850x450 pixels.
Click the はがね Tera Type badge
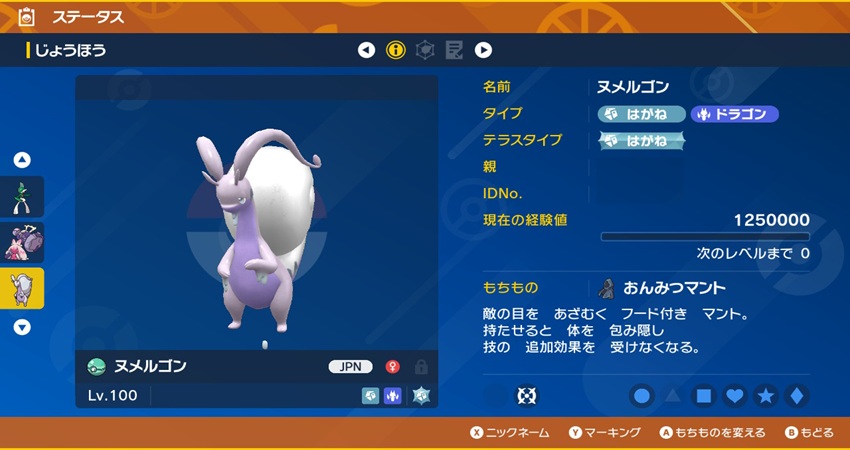pyautogui.click(x=641, y=140)
